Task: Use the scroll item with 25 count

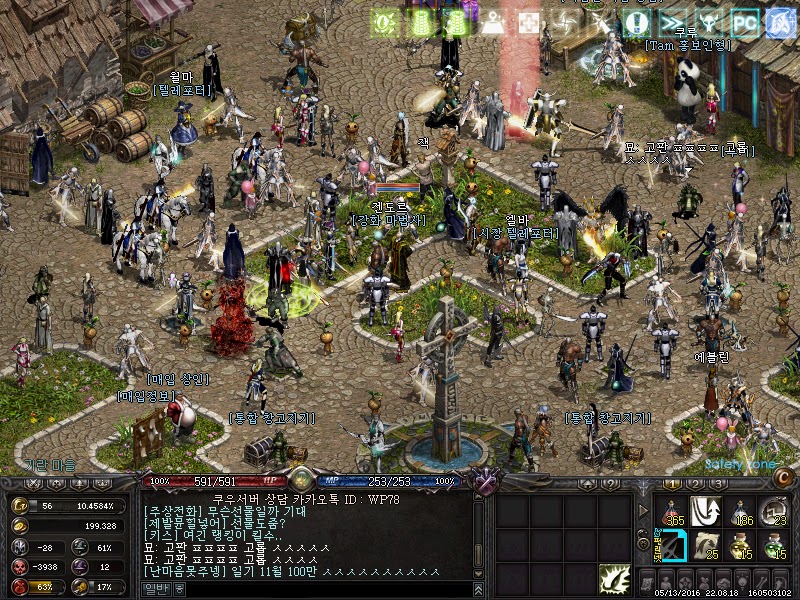Action: [x=706, y=545]
